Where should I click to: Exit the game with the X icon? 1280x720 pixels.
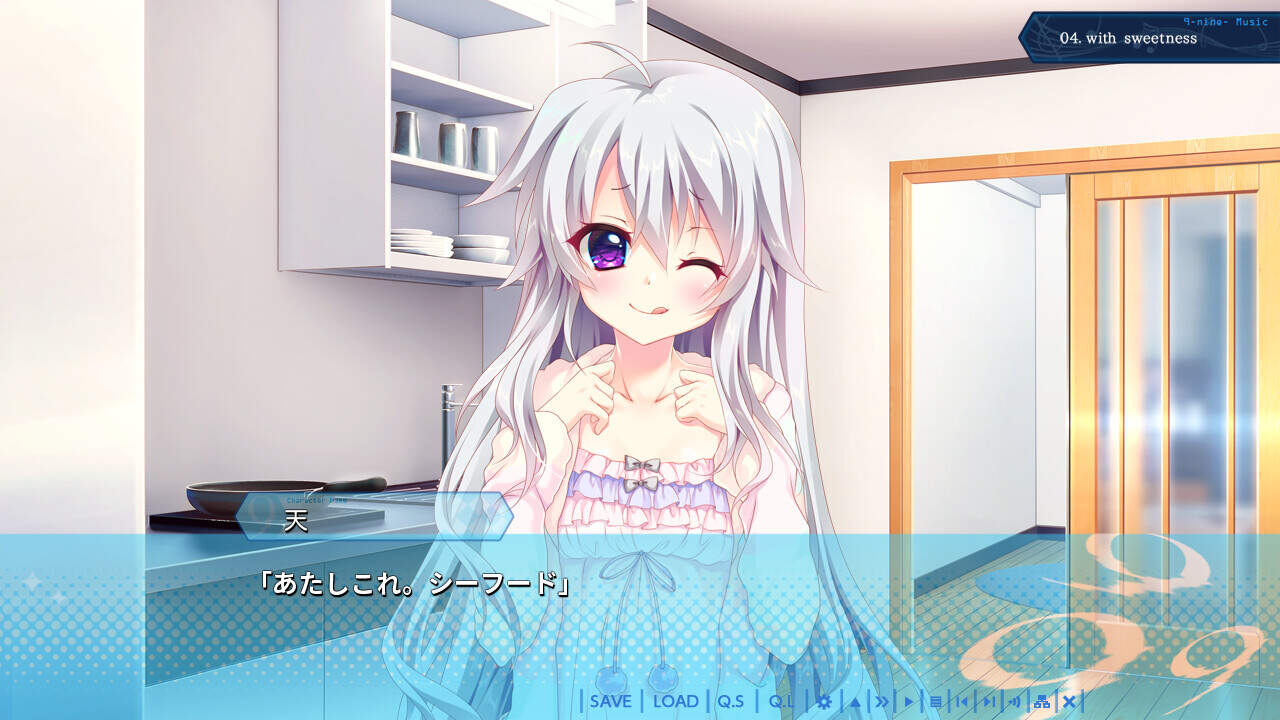1070,701
